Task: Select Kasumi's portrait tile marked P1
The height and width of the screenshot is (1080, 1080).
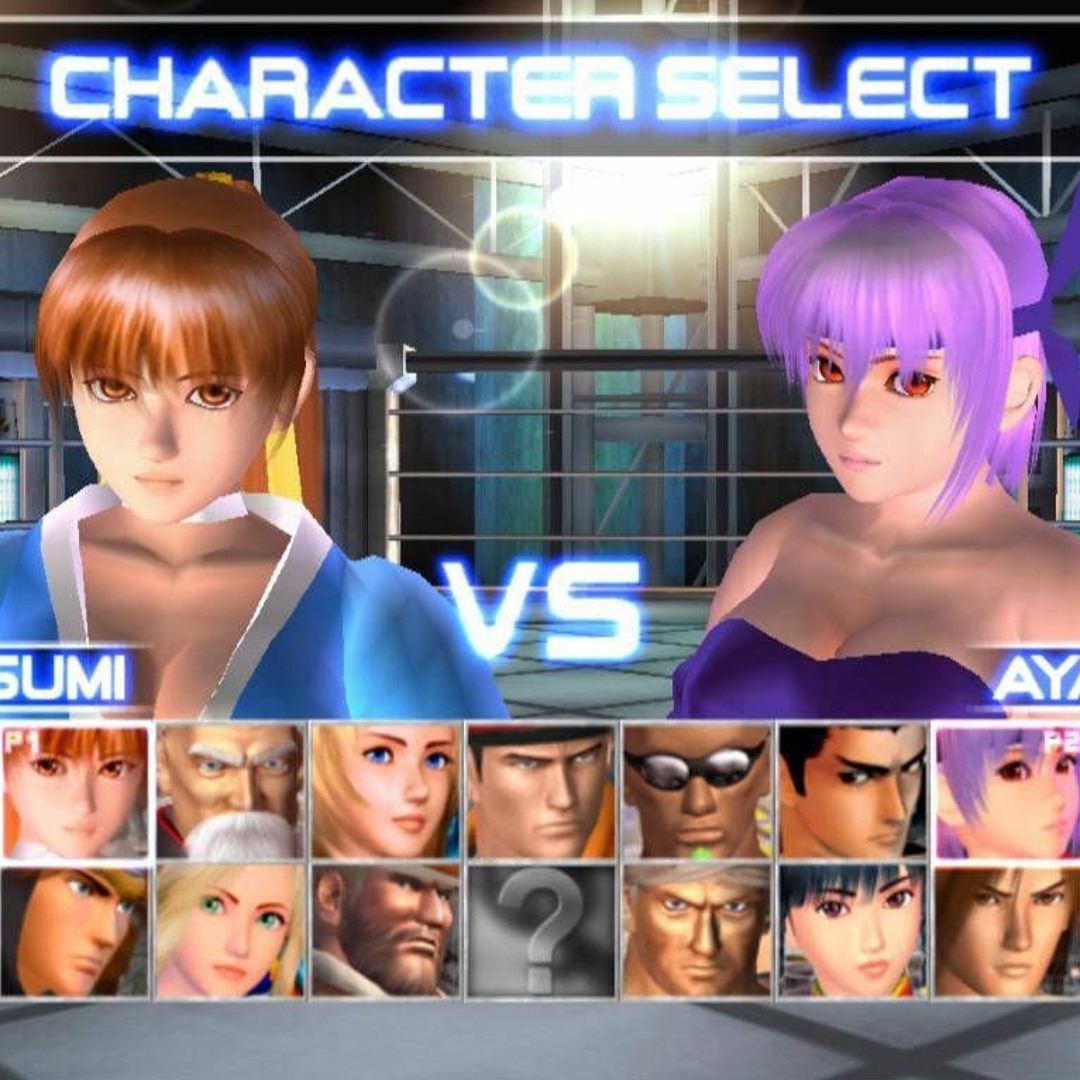Action: point(76,791)
